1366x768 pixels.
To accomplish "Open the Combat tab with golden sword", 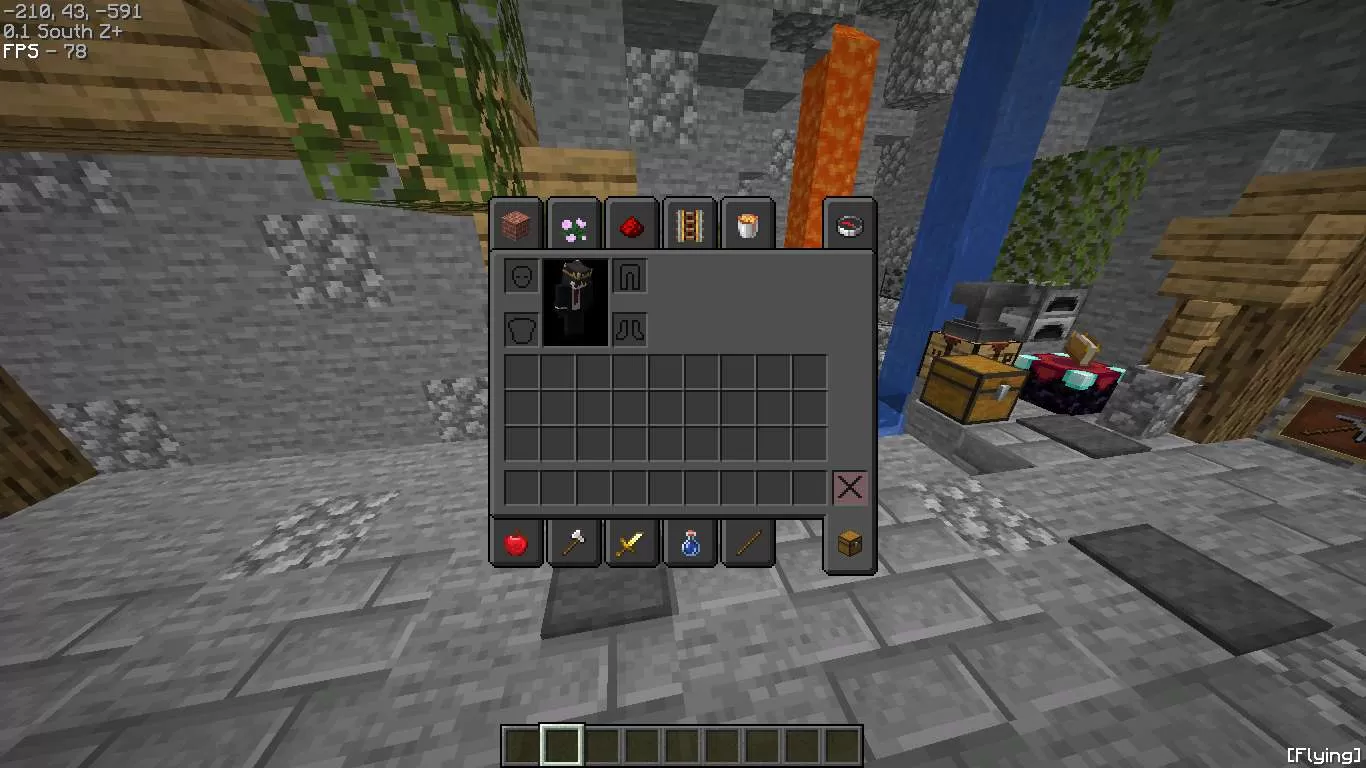I will coord(632,543).
